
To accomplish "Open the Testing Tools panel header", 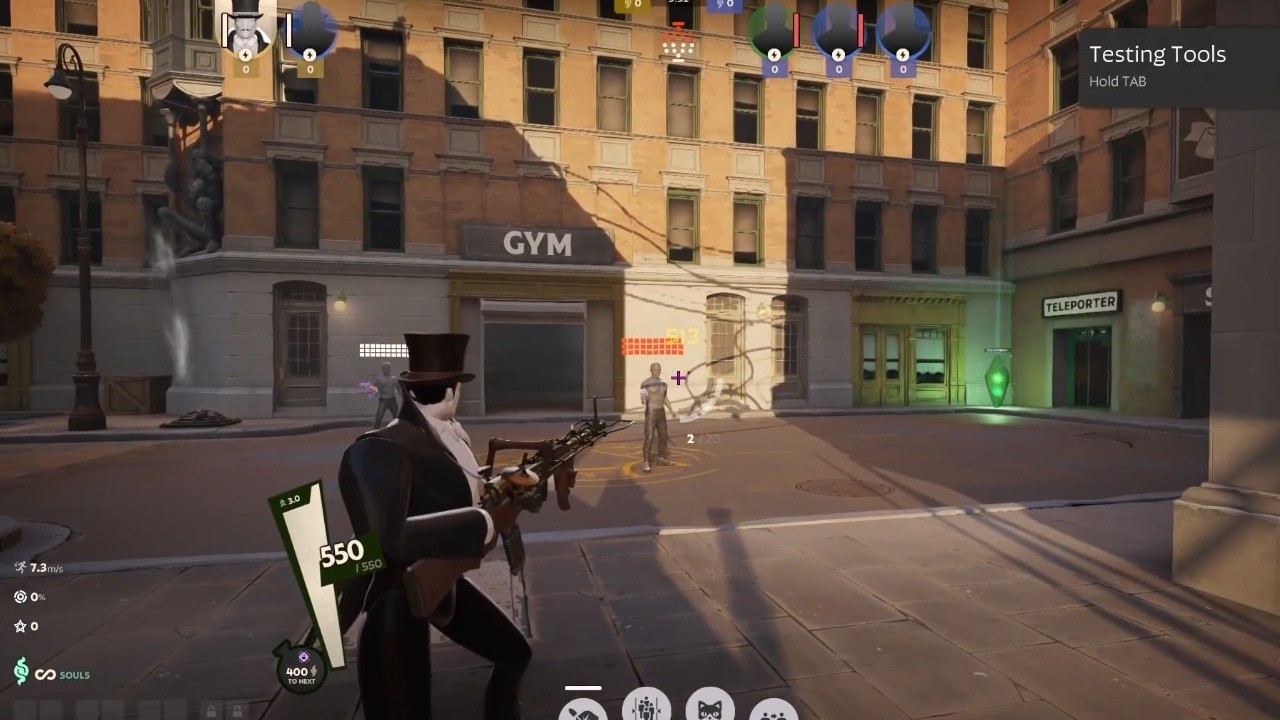I will click(1158, 54).
